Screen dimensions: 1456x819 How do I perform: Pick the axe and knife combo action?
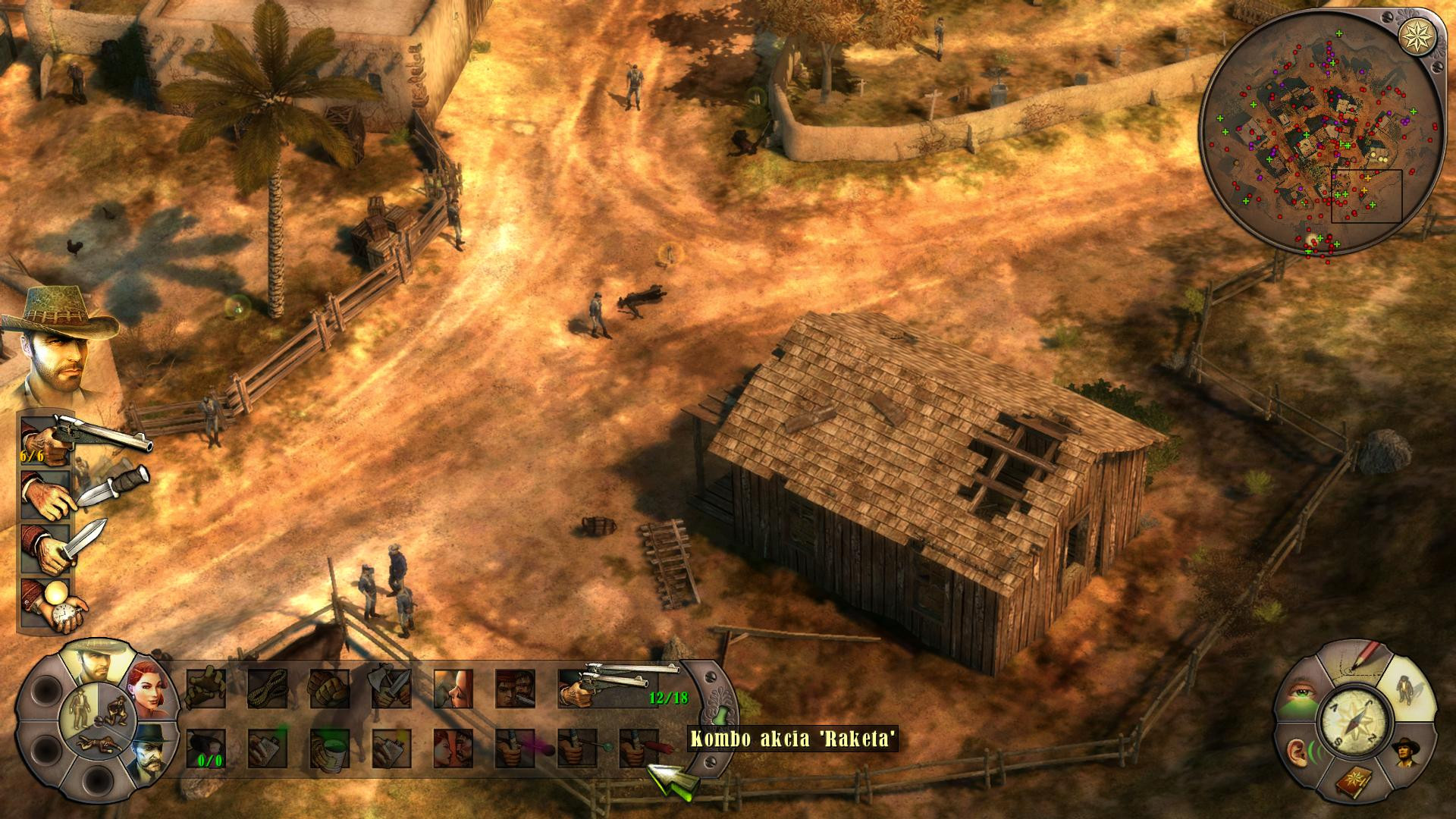click(x=391, y=688)
